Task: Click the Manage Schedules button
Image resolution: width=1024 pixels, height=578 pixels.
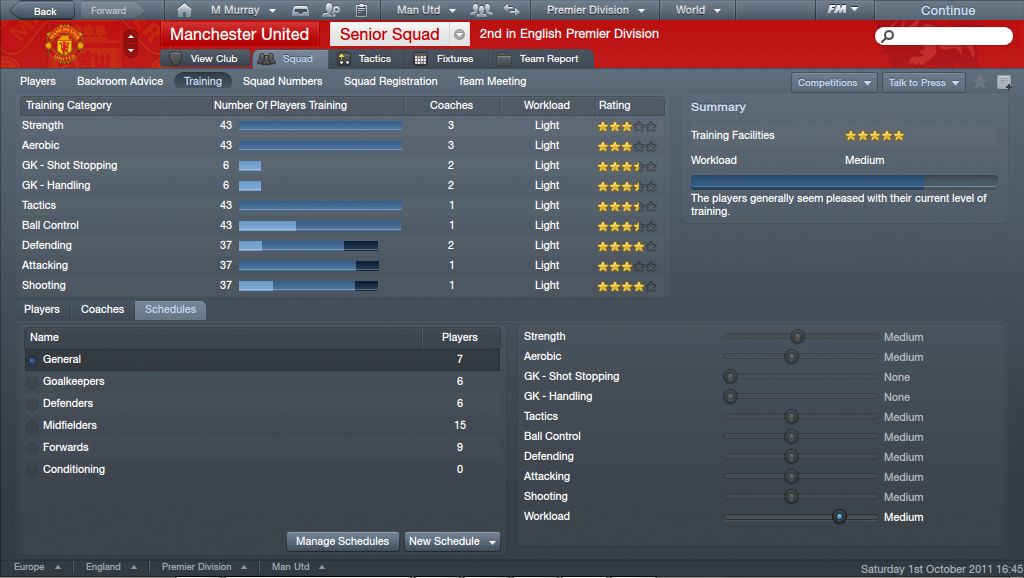Action: [343, 541]
